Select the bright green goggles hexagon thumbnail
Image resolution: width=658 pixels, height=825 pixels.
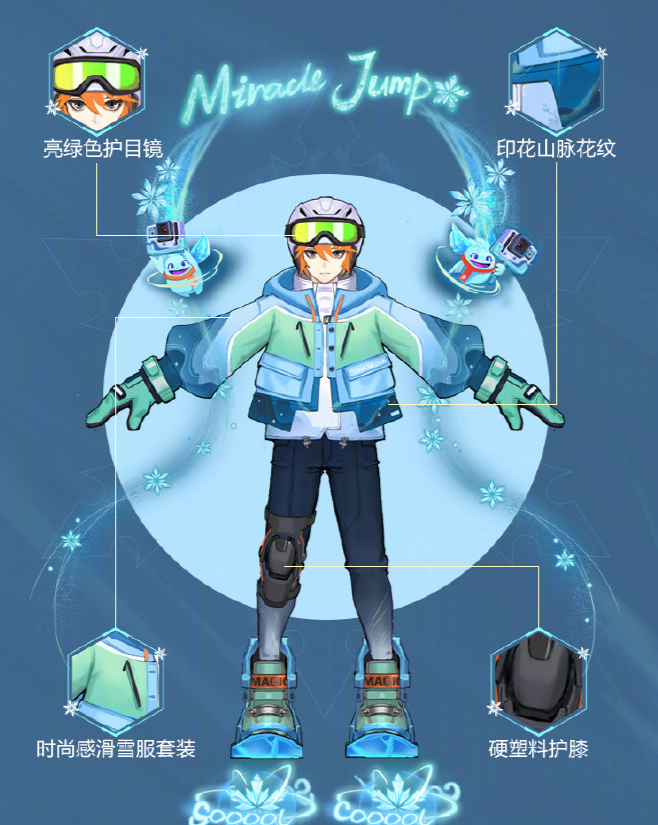point(98,80)
